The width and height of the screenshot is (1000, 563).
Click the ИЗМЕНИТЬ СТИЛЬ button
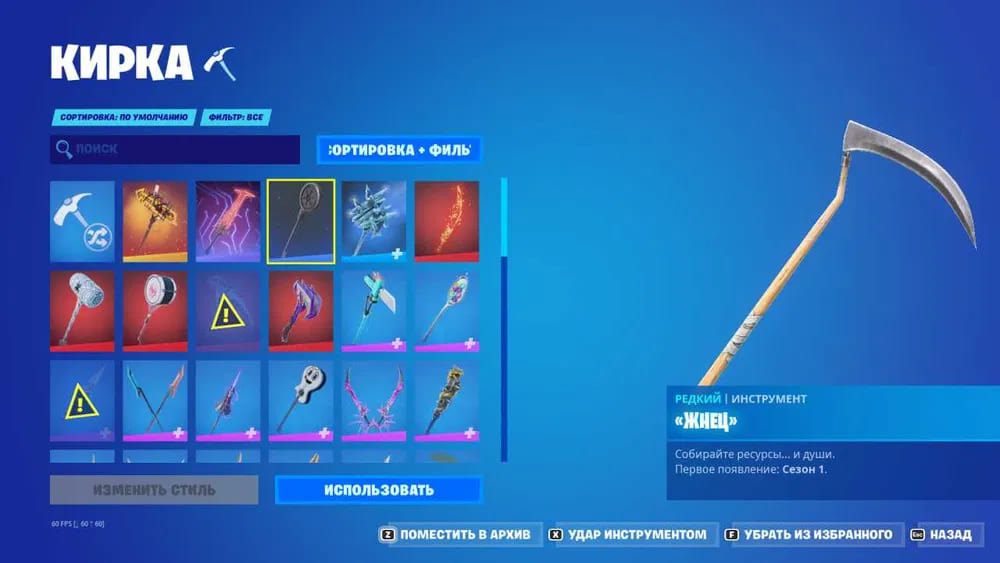point(154,490)
